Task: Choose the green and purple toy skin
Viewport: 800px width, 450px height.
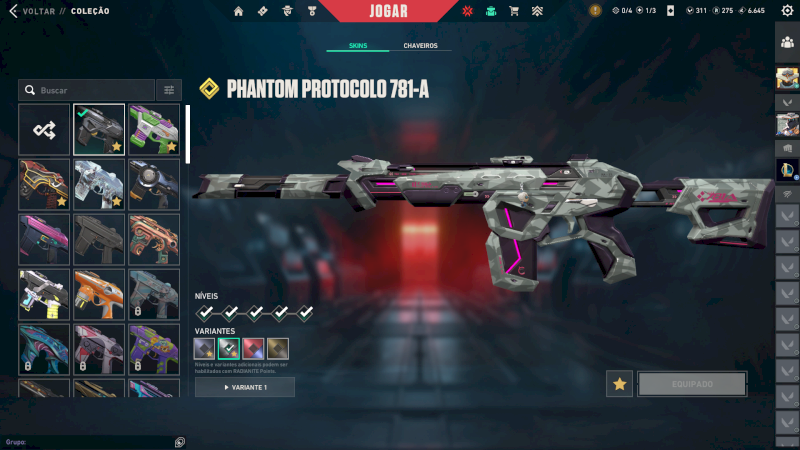Action: point(154,129)
